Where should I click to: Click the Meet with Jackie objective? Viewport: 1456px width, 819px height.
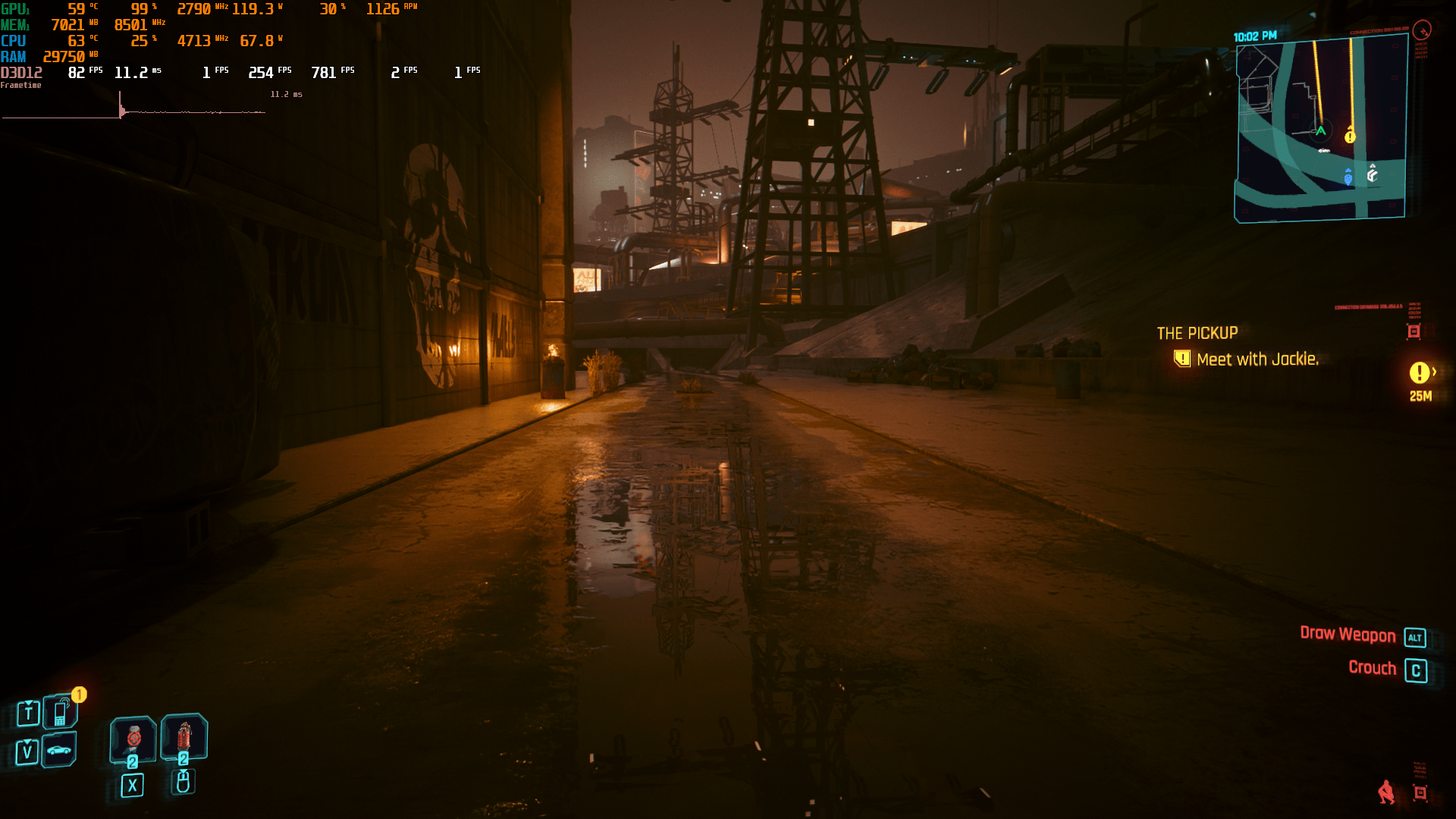point(1257,359)
